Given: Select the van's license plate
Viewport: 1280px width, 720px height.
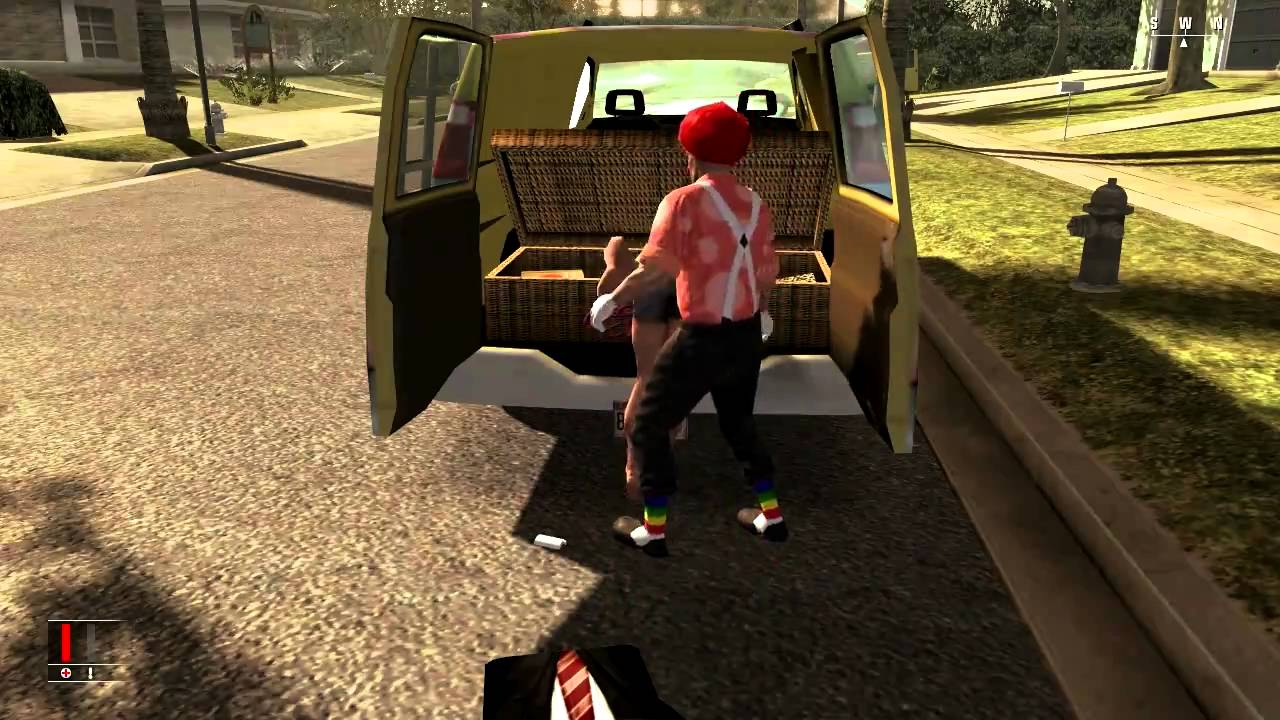Looking at the screenshot, I should tap(620, 420).
